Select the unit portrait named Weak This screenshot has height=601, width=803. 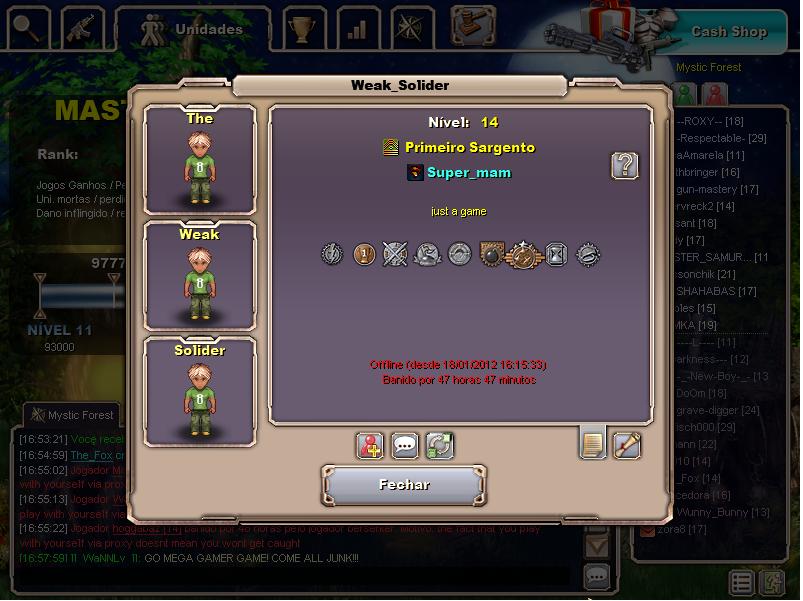pyautogui.click(x=200, y=276)
